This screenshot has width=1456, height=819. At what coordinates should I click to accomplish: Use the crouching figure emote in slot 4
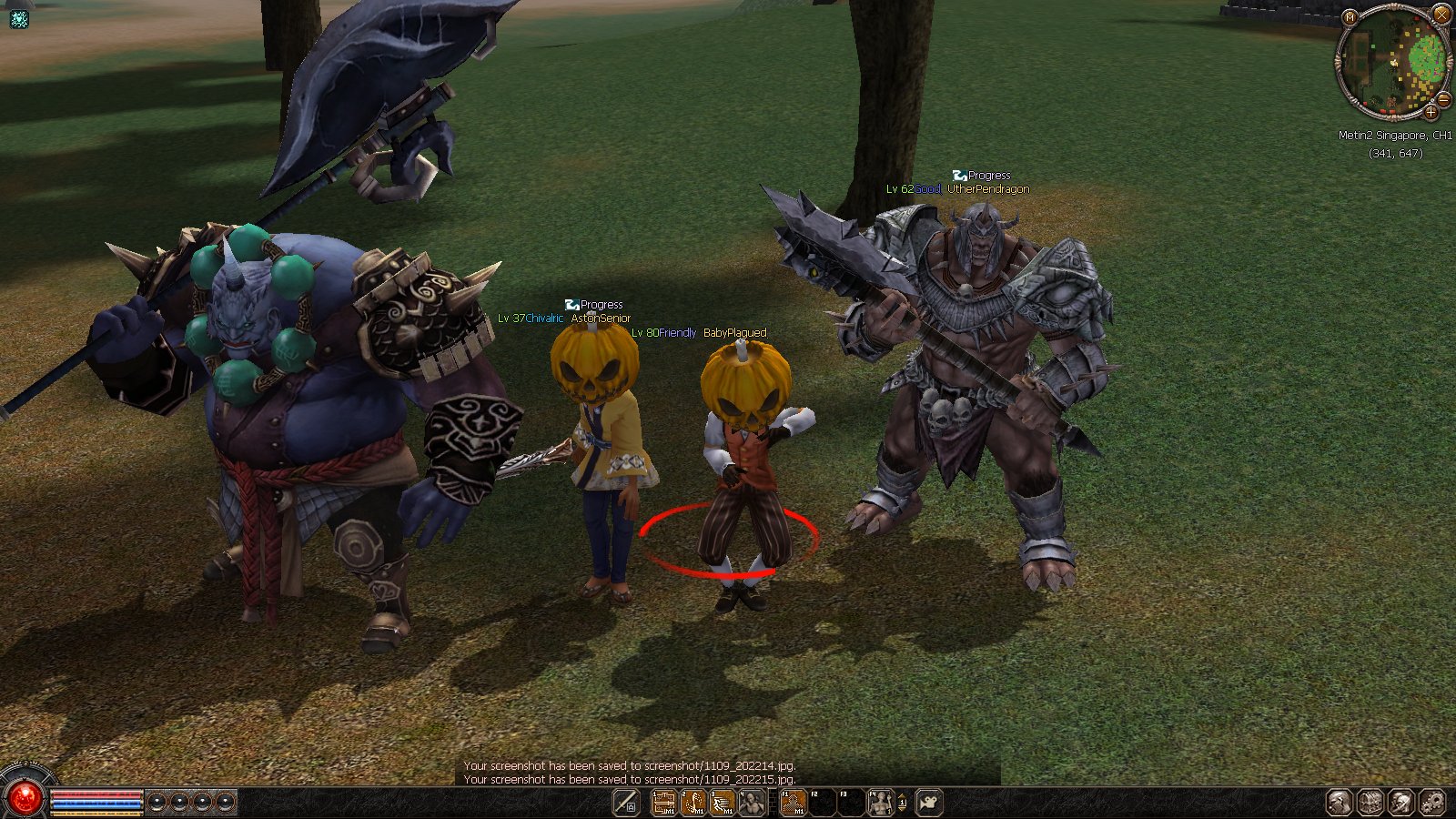[x=752, y=803]
